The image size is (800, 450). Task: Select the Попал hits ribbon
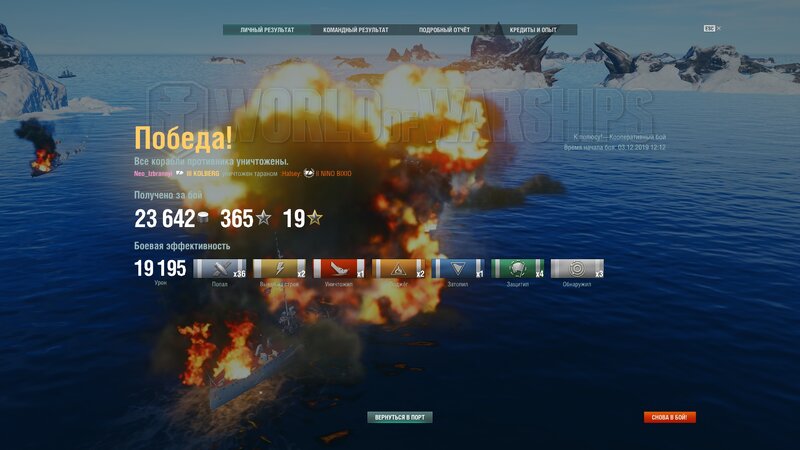pos(220,268)
